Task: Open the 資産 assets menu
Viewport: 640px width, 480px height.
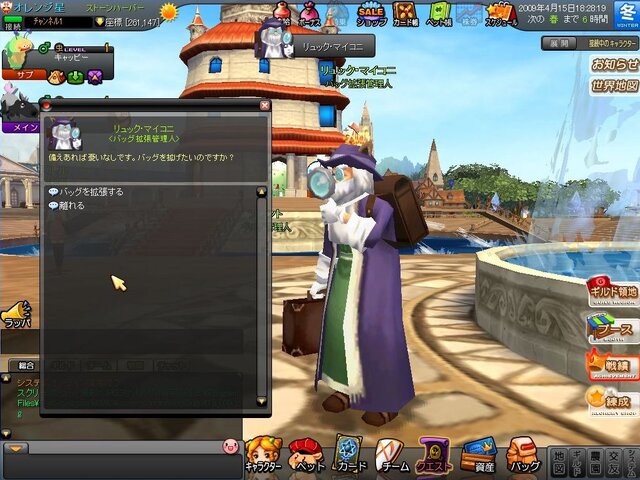Action: point(478,455)
